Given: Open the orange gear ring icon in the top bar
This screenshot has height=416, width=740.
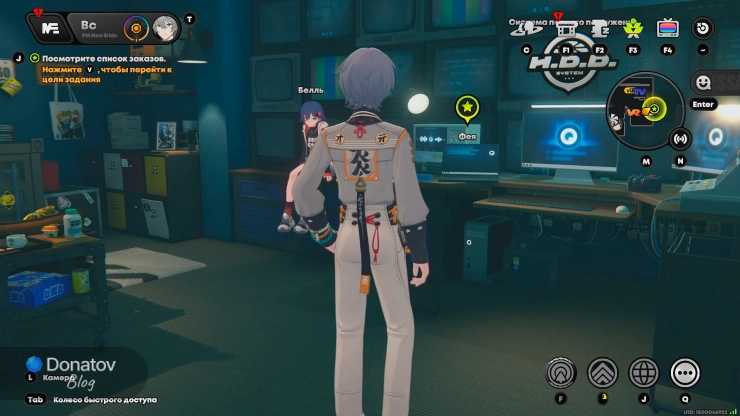Looking at the screenshot, I should pos(136,27).
